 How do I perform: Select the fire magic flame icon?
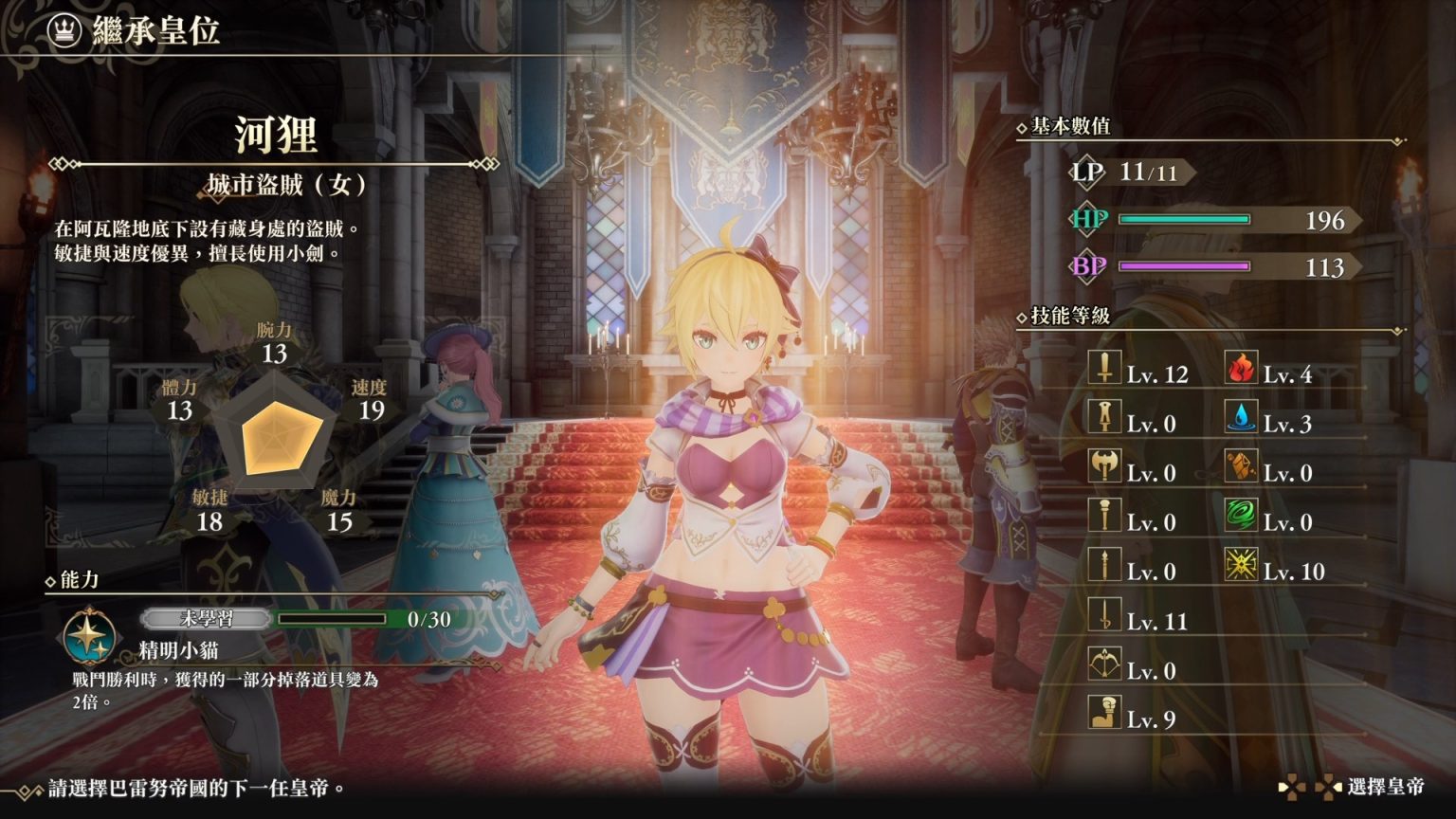point(1240,367)
